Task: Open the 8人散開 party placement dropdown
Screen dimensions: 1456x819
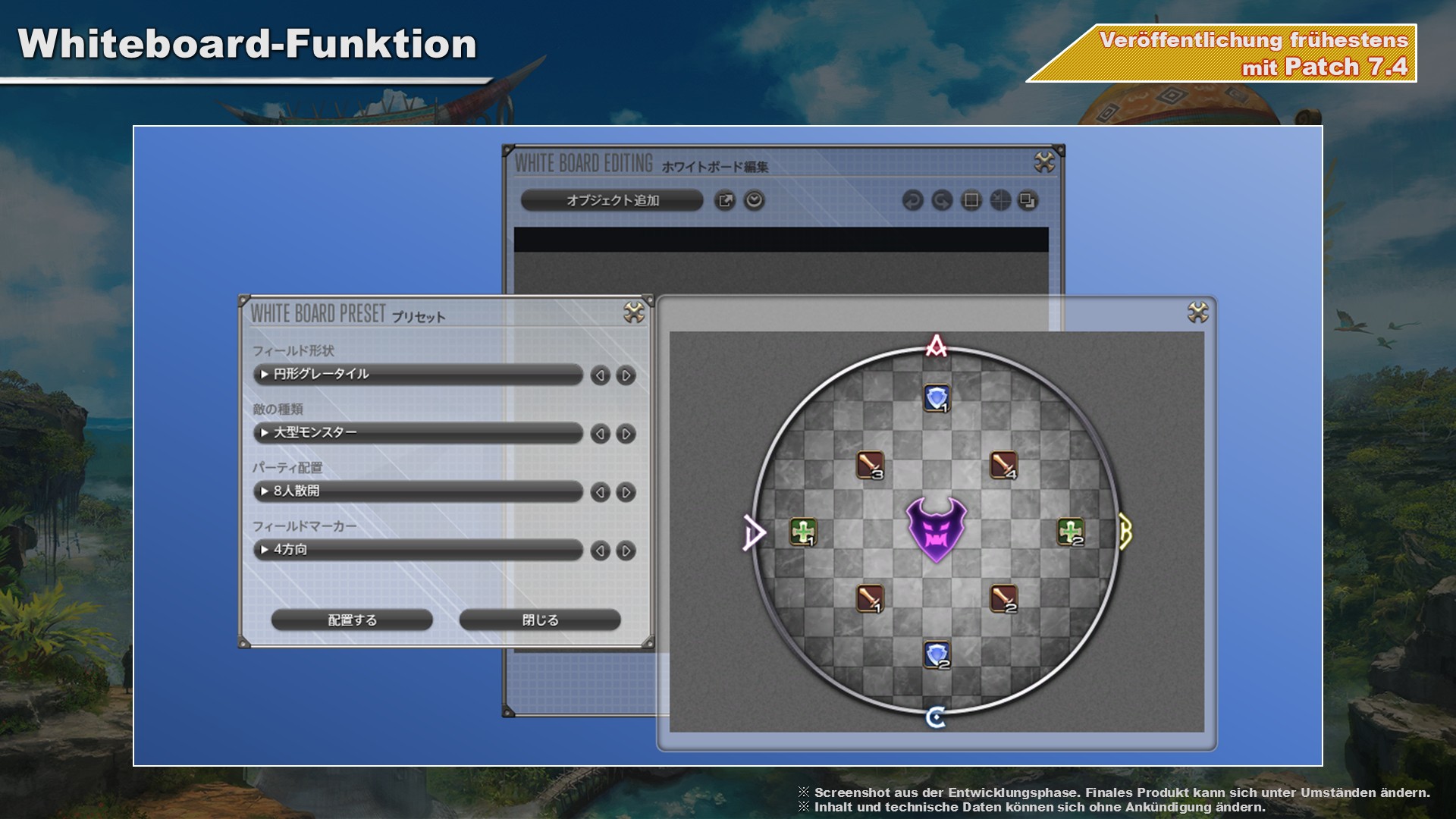Action: tap(417, 491)
